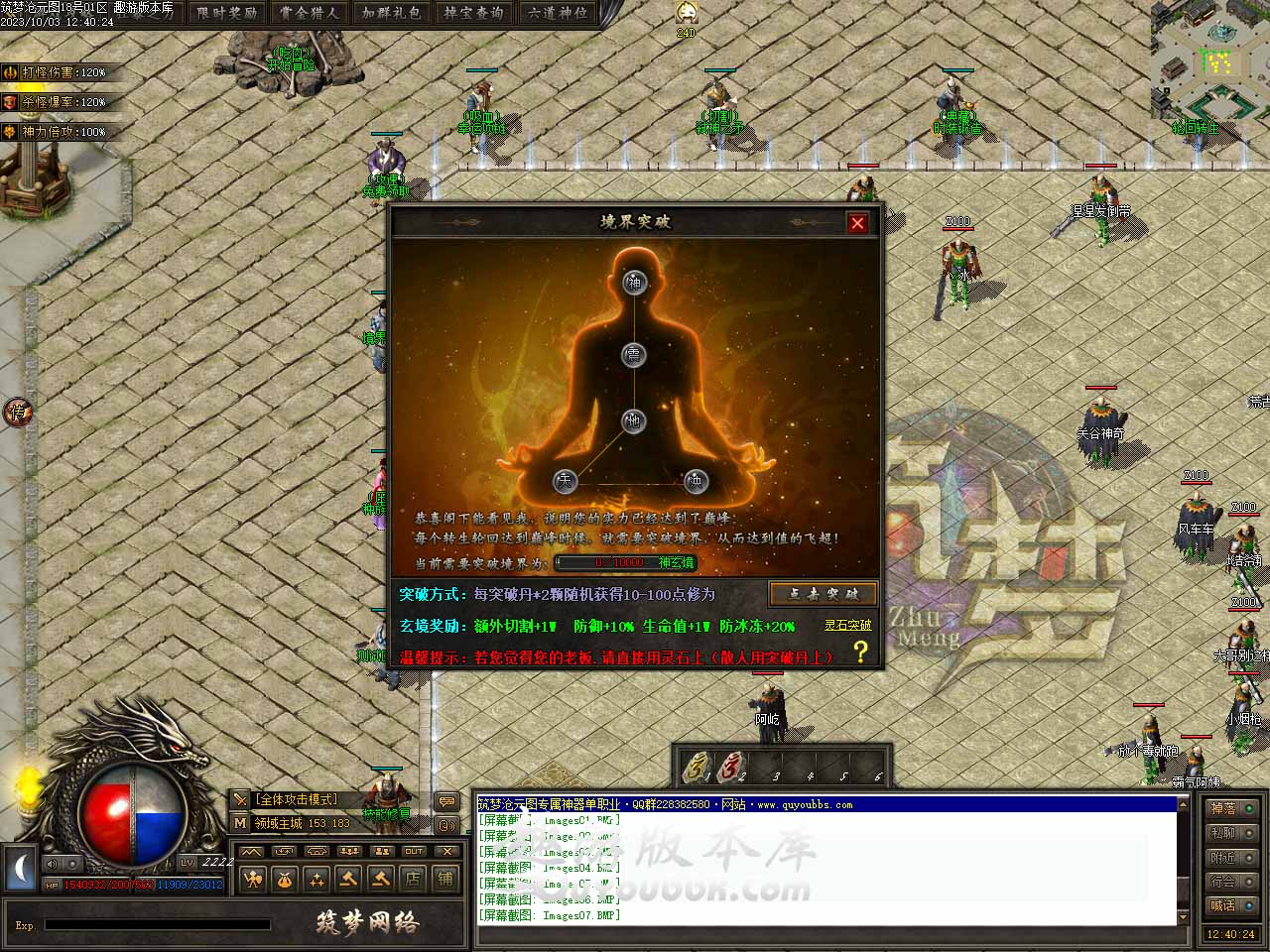Viewport: 1270px width, 952px height.
Task: Open the 六道神位 menu
Action: pyautogui.click(x=557, y=13)
